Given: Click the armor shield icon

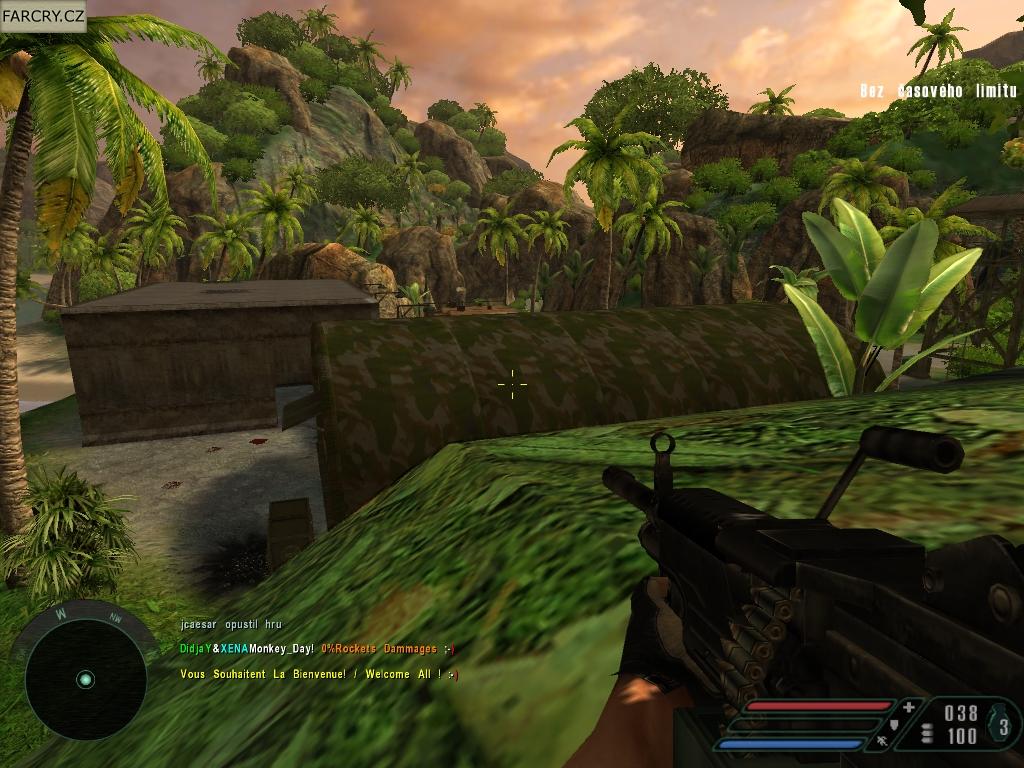Looking at the screenshot, I should tap(892, 725).
